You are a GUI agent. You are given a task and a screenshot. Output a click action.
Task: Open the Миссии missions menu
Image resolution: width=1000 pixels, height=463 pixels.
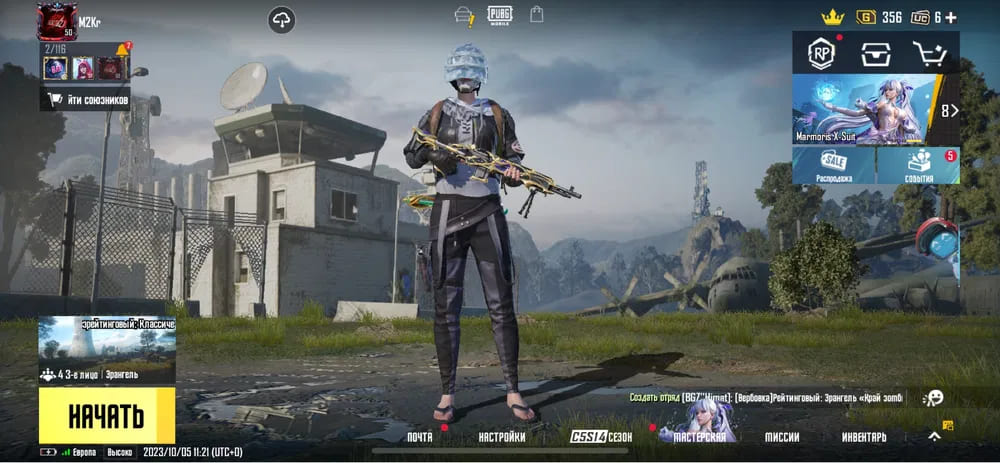(782, 437)
